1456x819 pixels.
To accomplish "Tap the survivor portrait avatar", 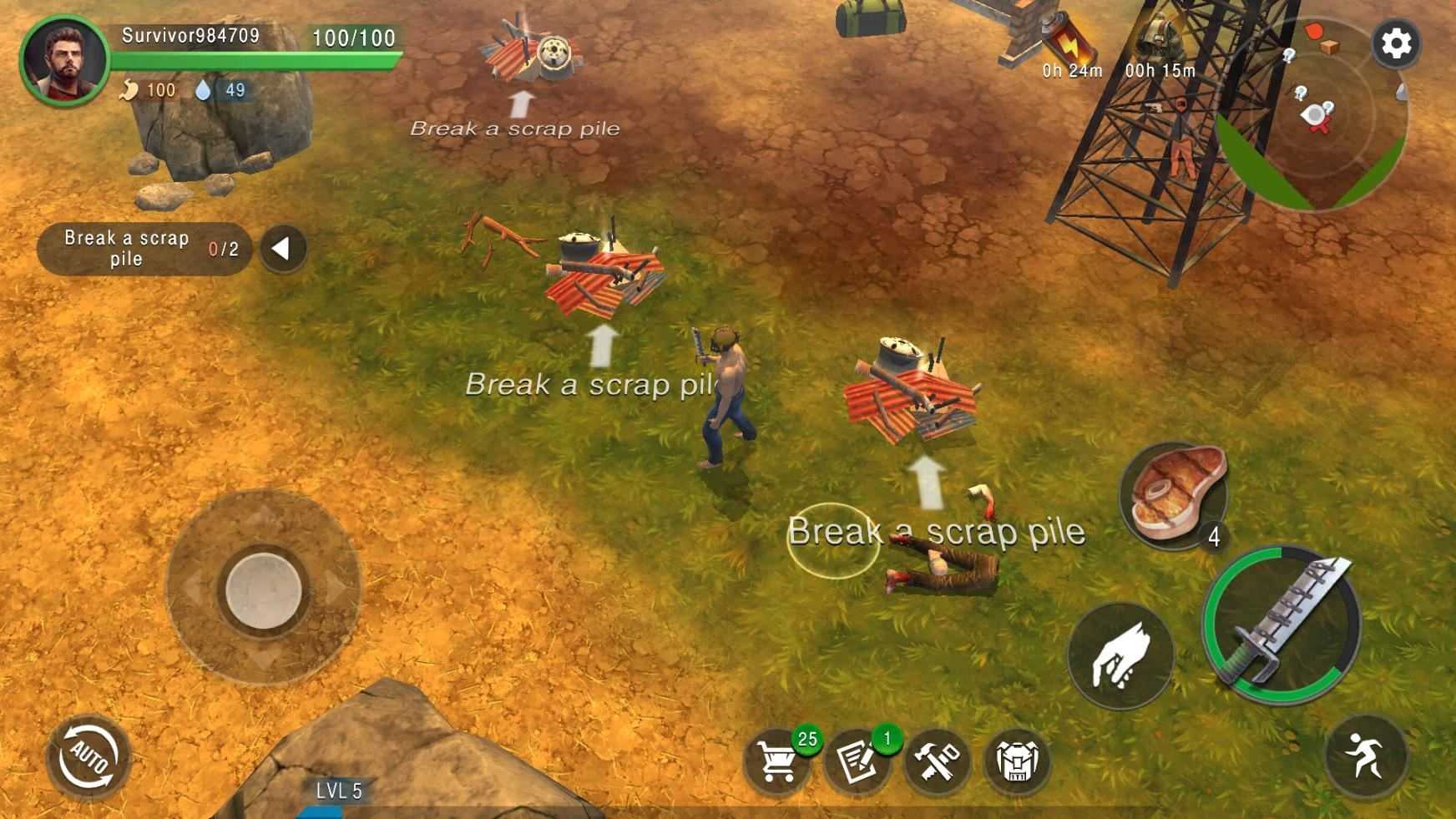I will point(64,60).
